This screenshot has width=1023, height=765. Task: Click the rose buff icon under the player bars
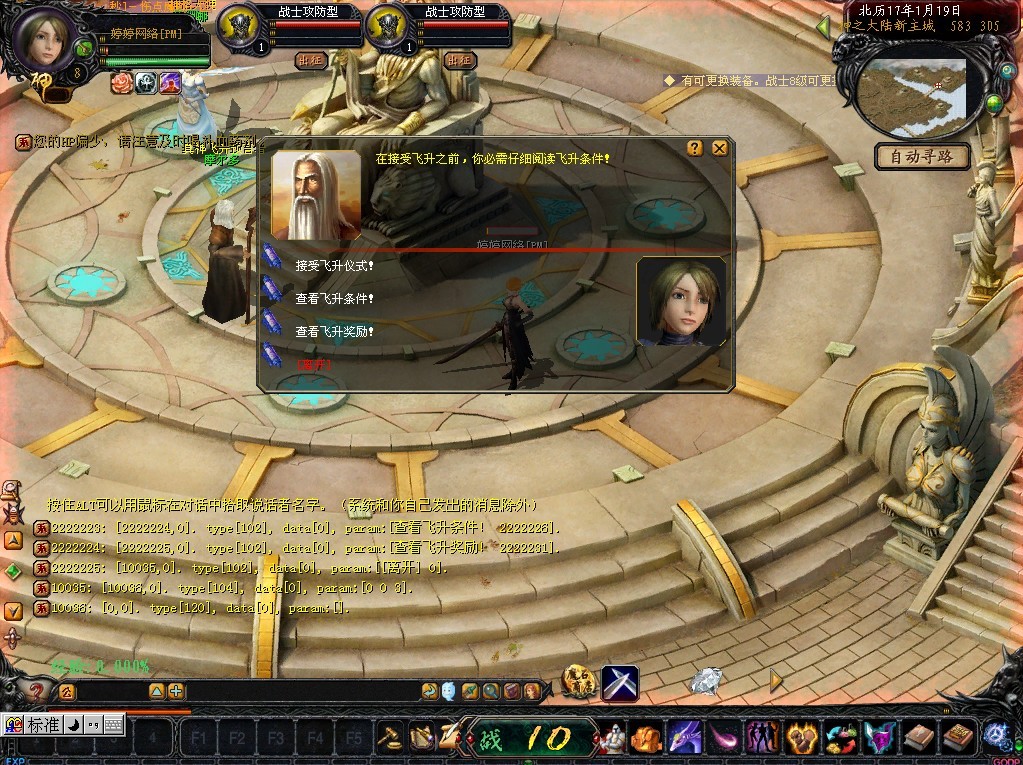click(122, 82)
